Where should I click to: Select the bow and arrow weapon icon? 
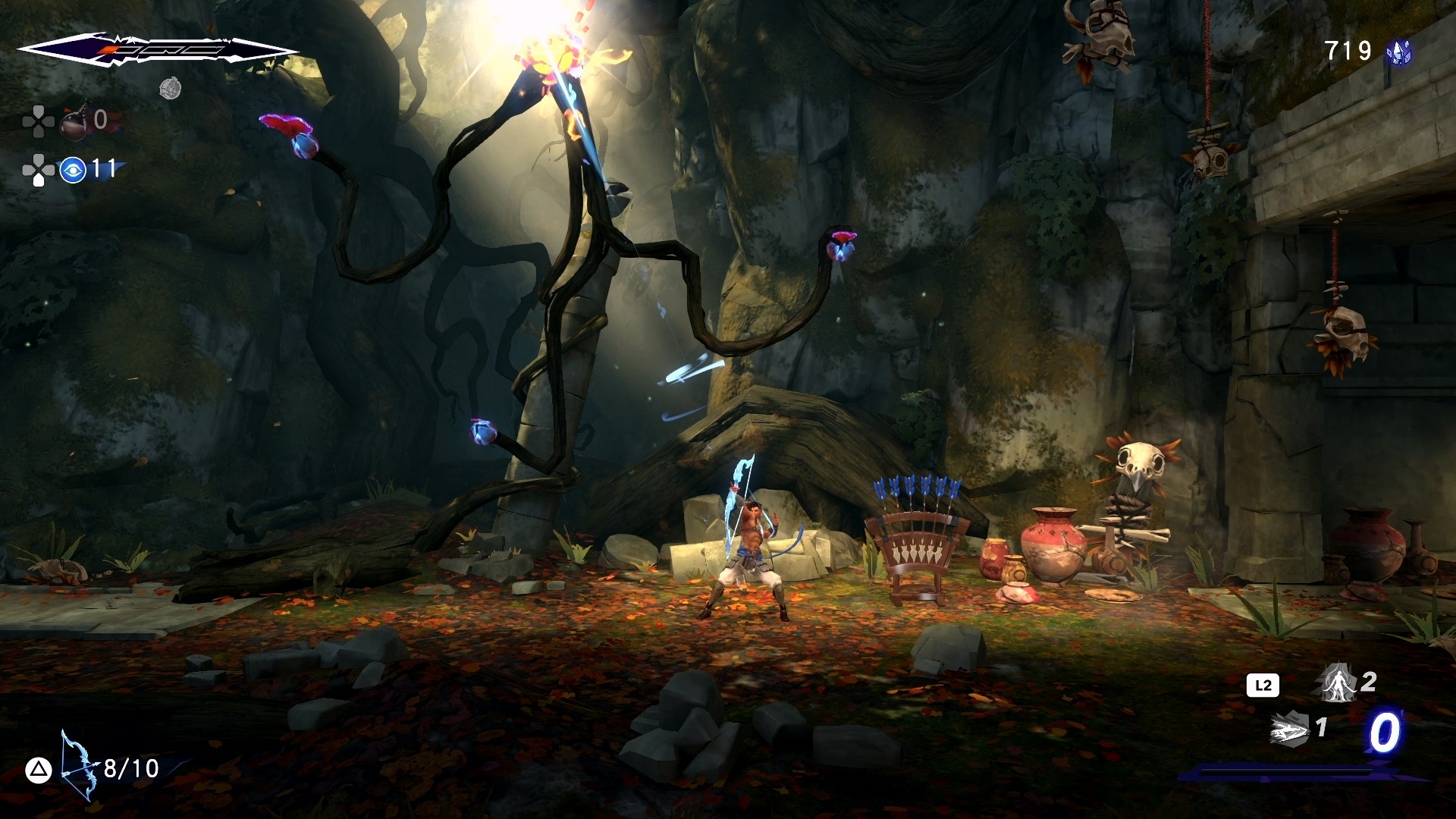tap(79, 766)
